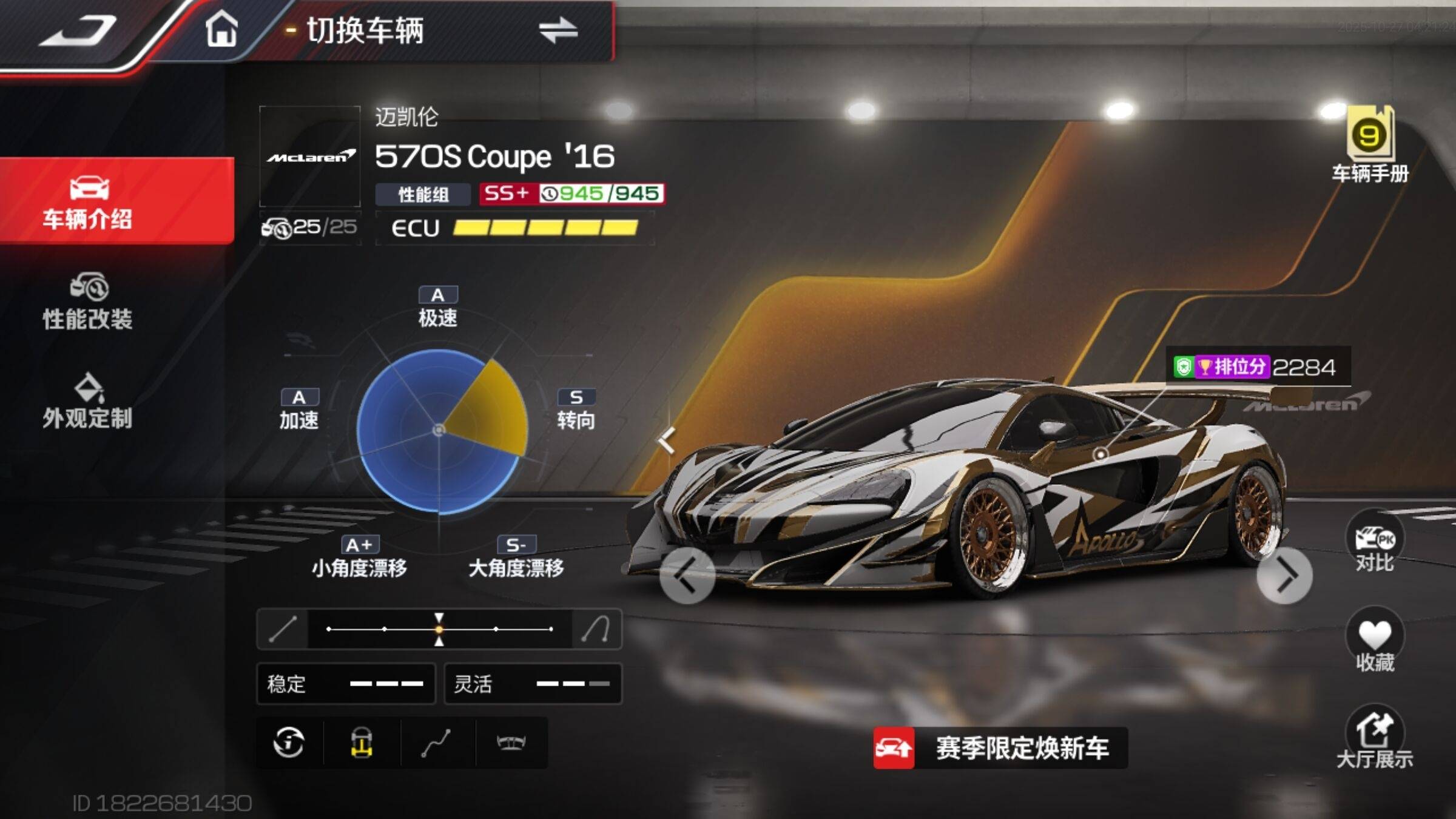Return to the home screen
The image size is (1456, 819).
[x=221, y=30]
